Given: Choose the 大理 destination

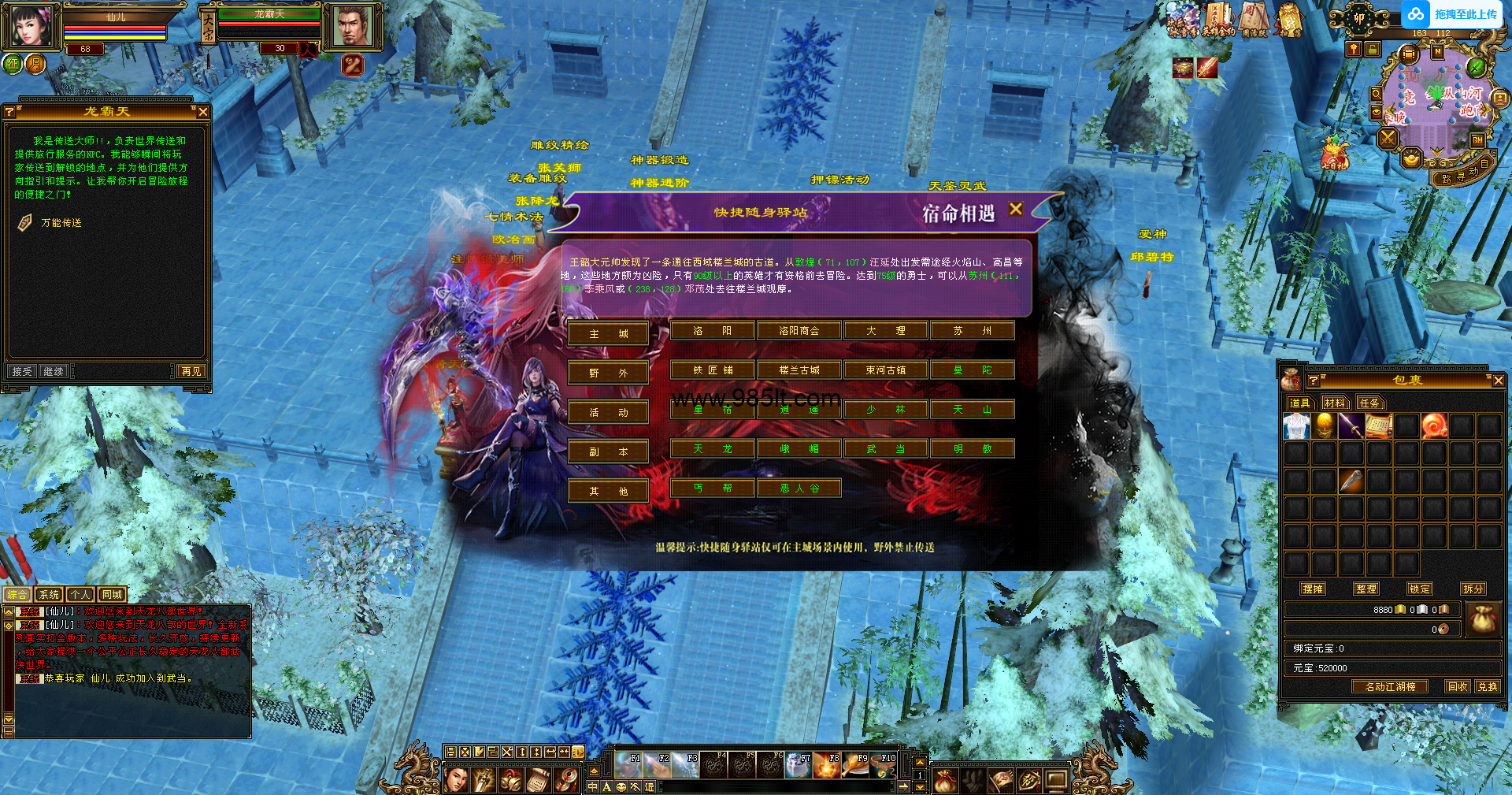Looking at the screenshot, I should [x=886, y=331].
